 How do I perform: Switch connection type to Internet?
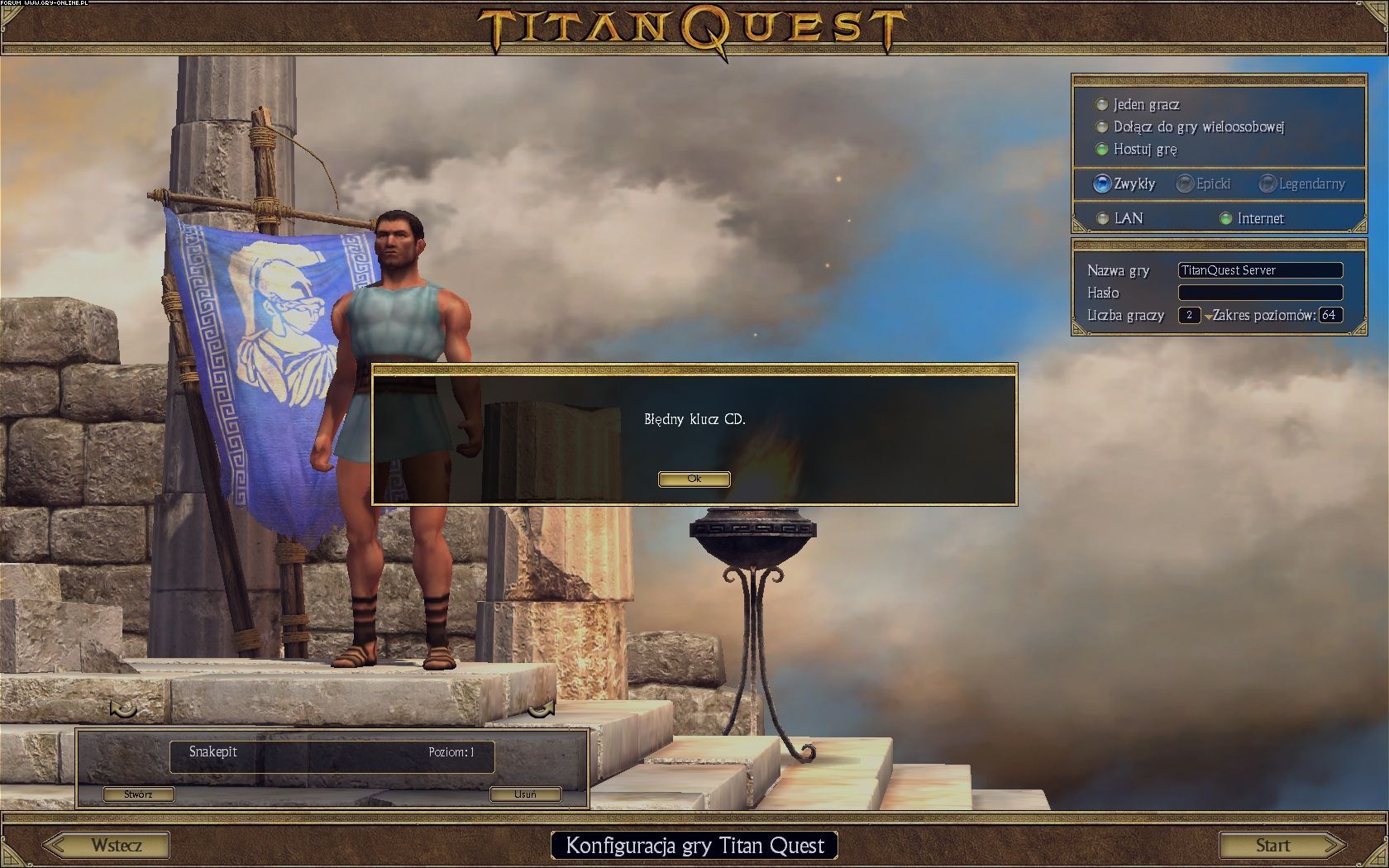tap(1226, 219)
